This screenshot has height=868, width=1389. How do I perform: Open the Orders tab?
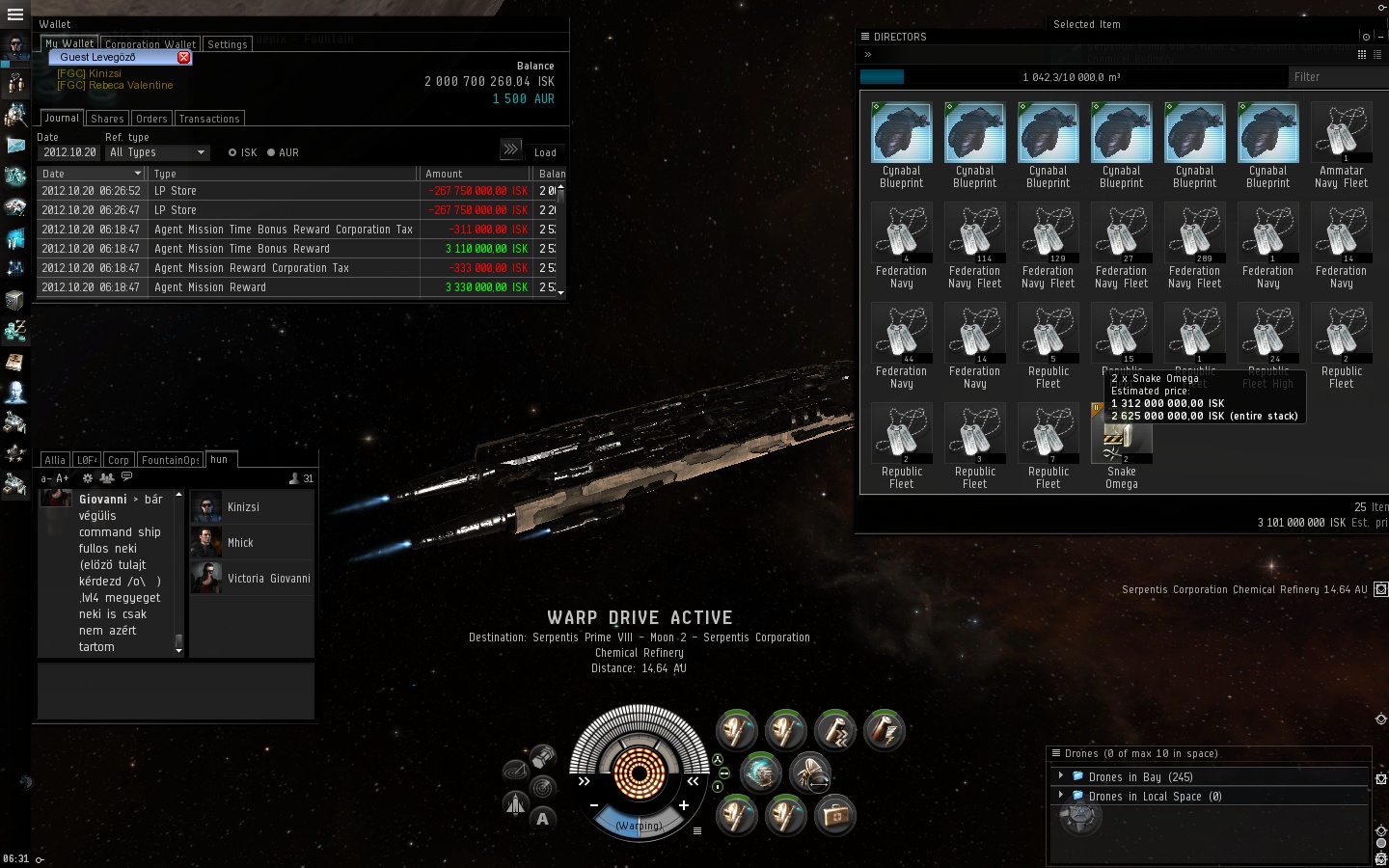(151, 119)
